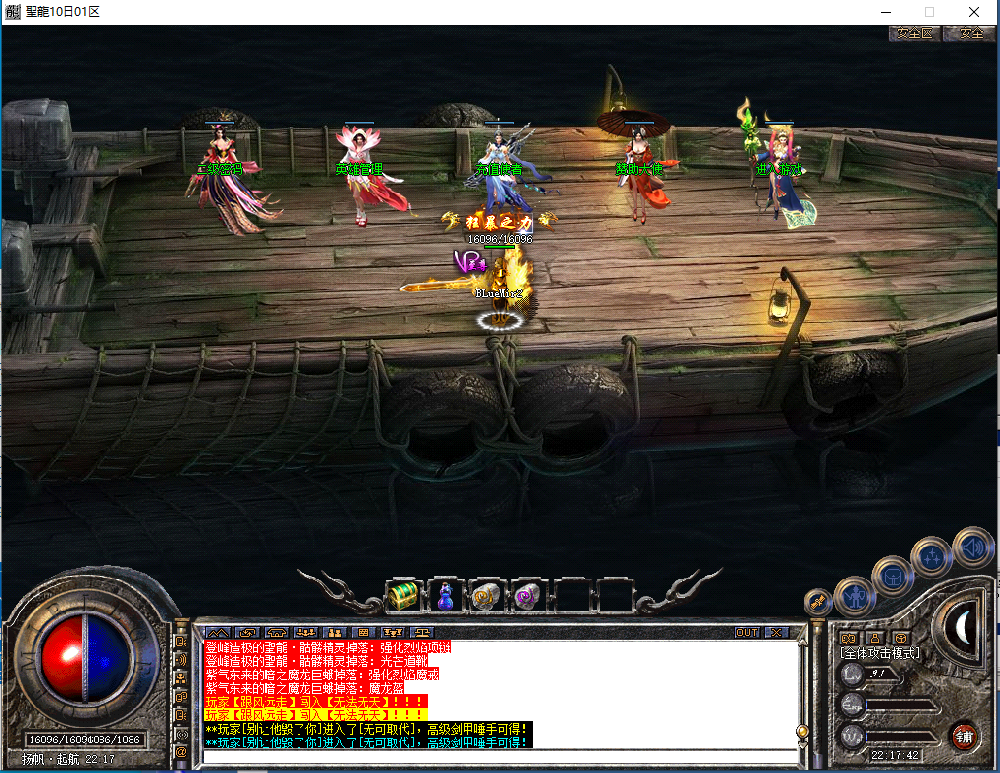Click the speaker sound round button
This screenshot has width=1000, height=773.
click(972, 547)
